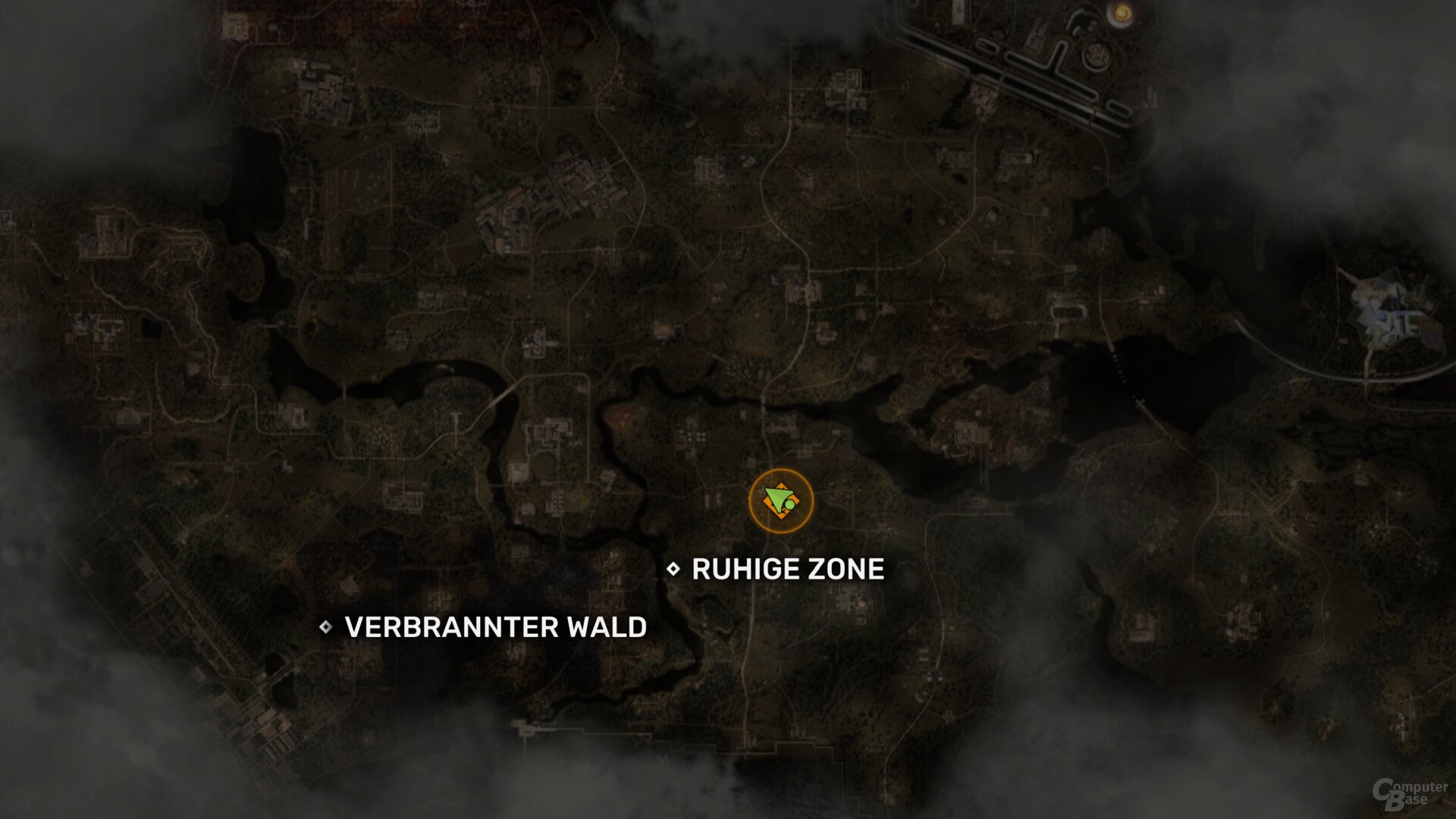Viewport: 1456px width, 819px height.
Task: Click the diamond icon beside RUHIGE ZONE
Action: click(x=673, y=569)
